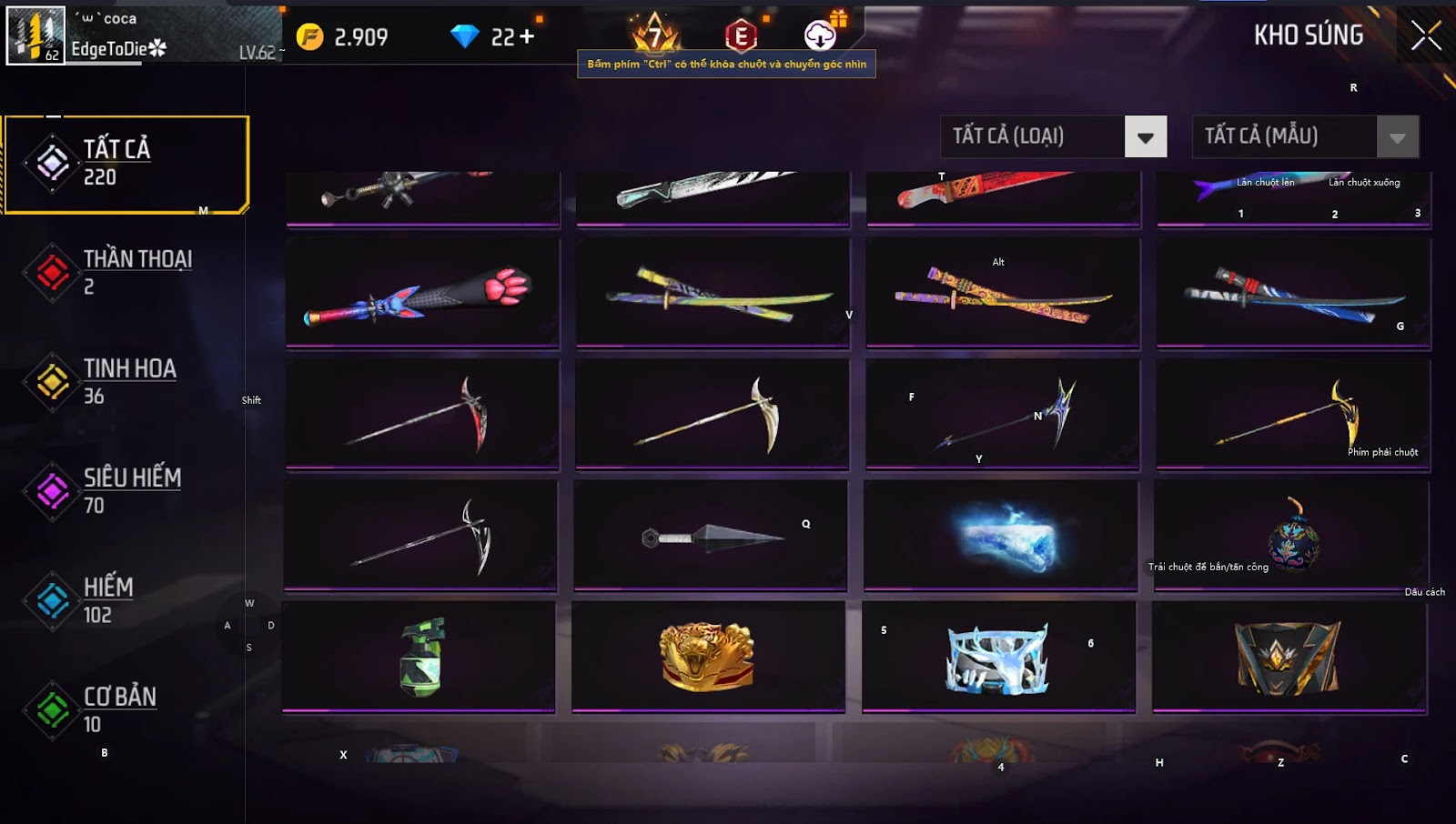
Task: Open the cloud download icon
Action: tap(820, 35)
